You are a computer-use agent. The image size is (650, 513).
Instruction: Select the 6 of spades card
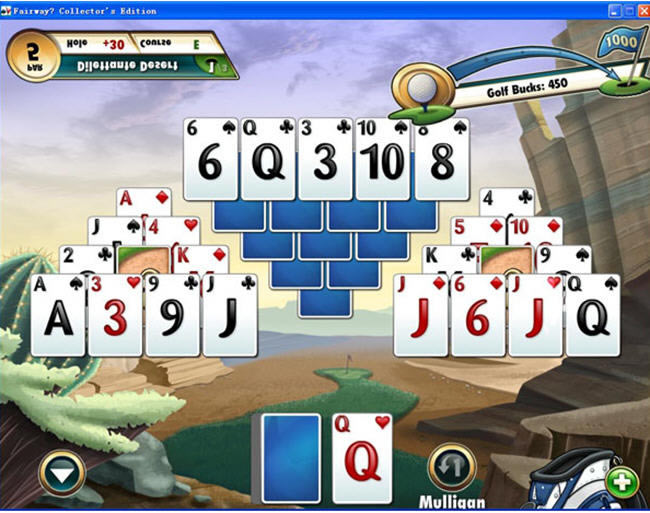point(210,160)
